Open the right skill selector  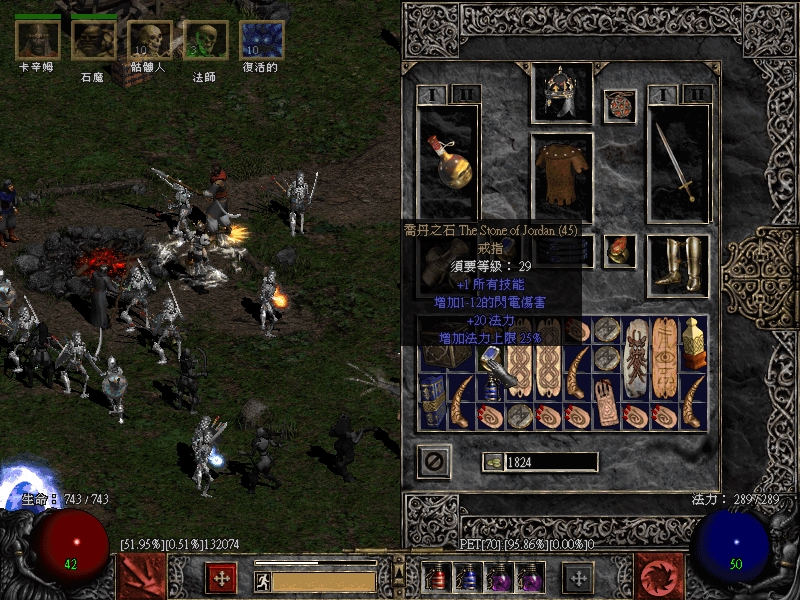coord(658,577)
